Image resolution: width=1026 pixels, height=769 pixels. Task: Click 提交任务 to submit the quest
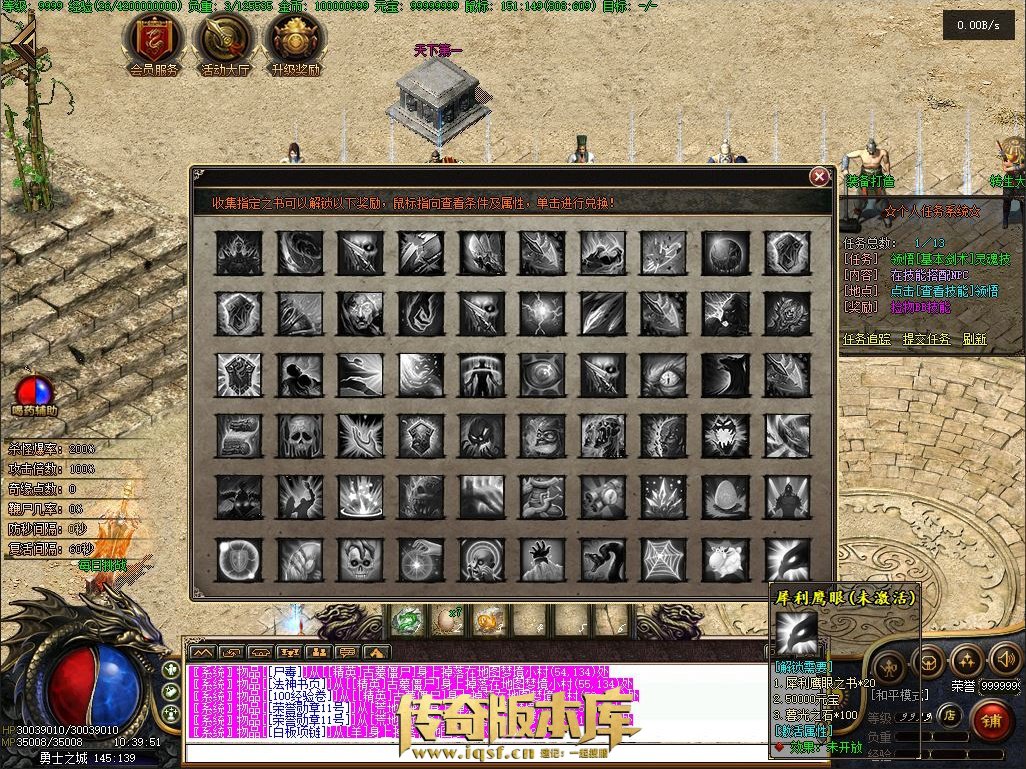[926, 339]
